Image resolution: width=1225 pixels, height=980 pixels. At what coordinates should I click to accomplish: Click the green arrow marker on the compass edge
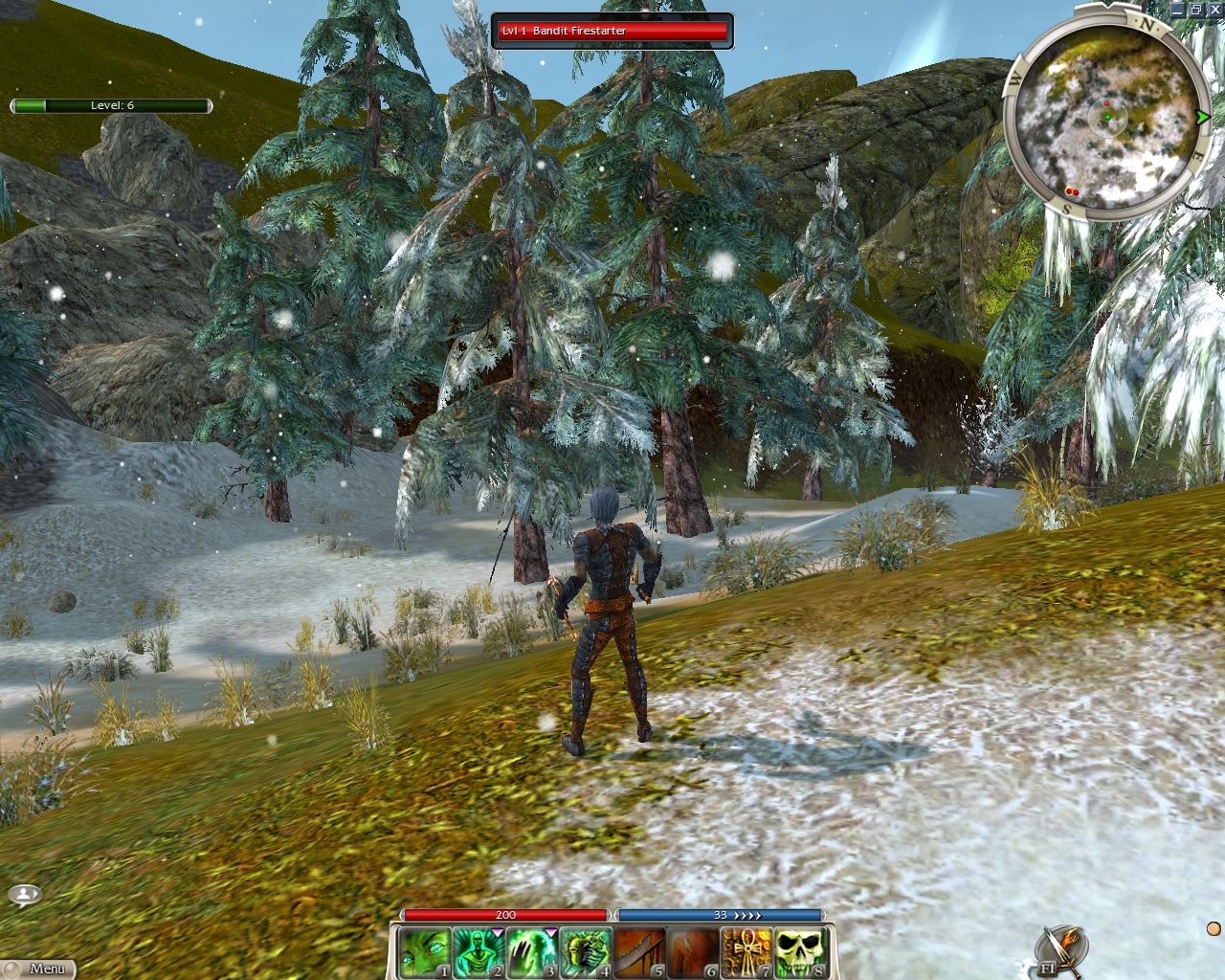tap(1202, 117)
